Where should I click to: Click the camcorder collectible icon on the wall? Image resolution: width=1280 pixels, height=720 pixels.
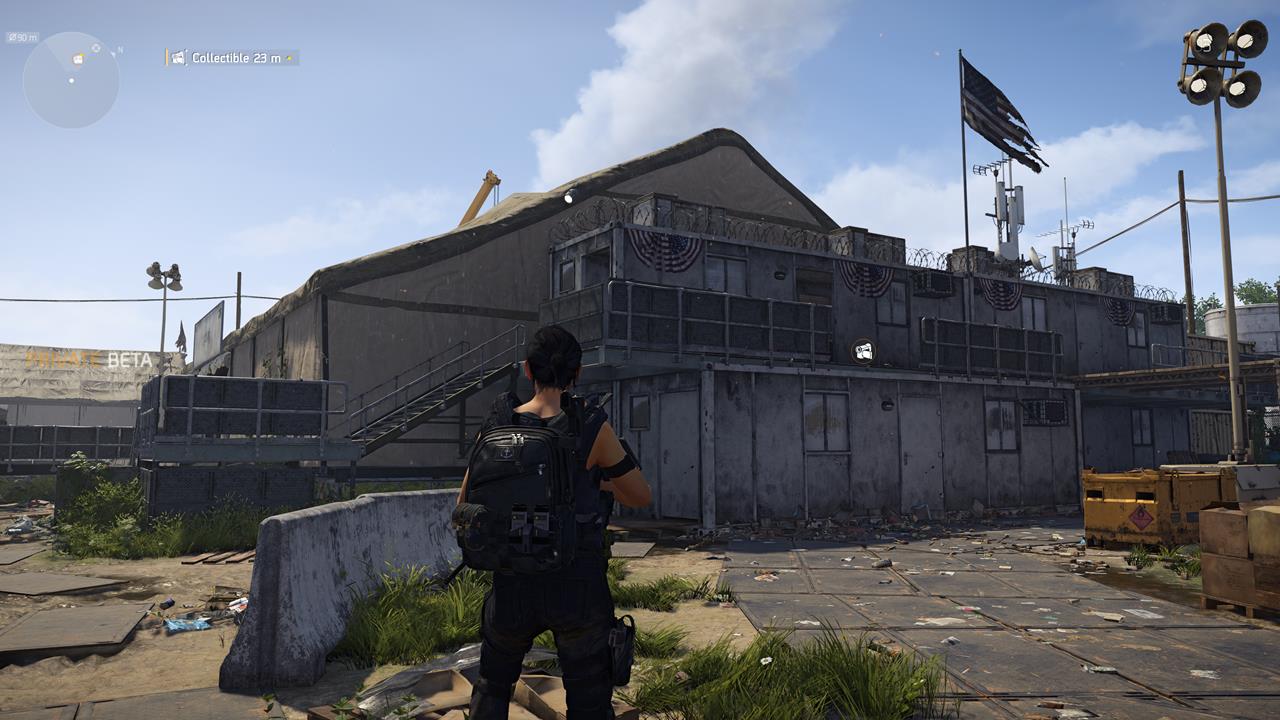pos(862,350)
